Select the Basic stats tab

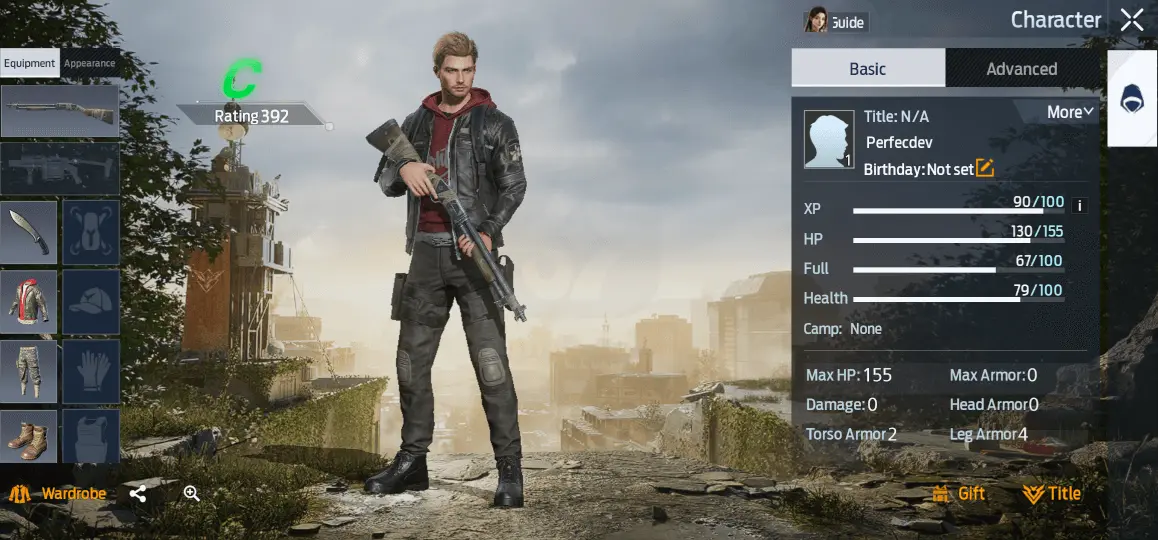click(867, 69)
